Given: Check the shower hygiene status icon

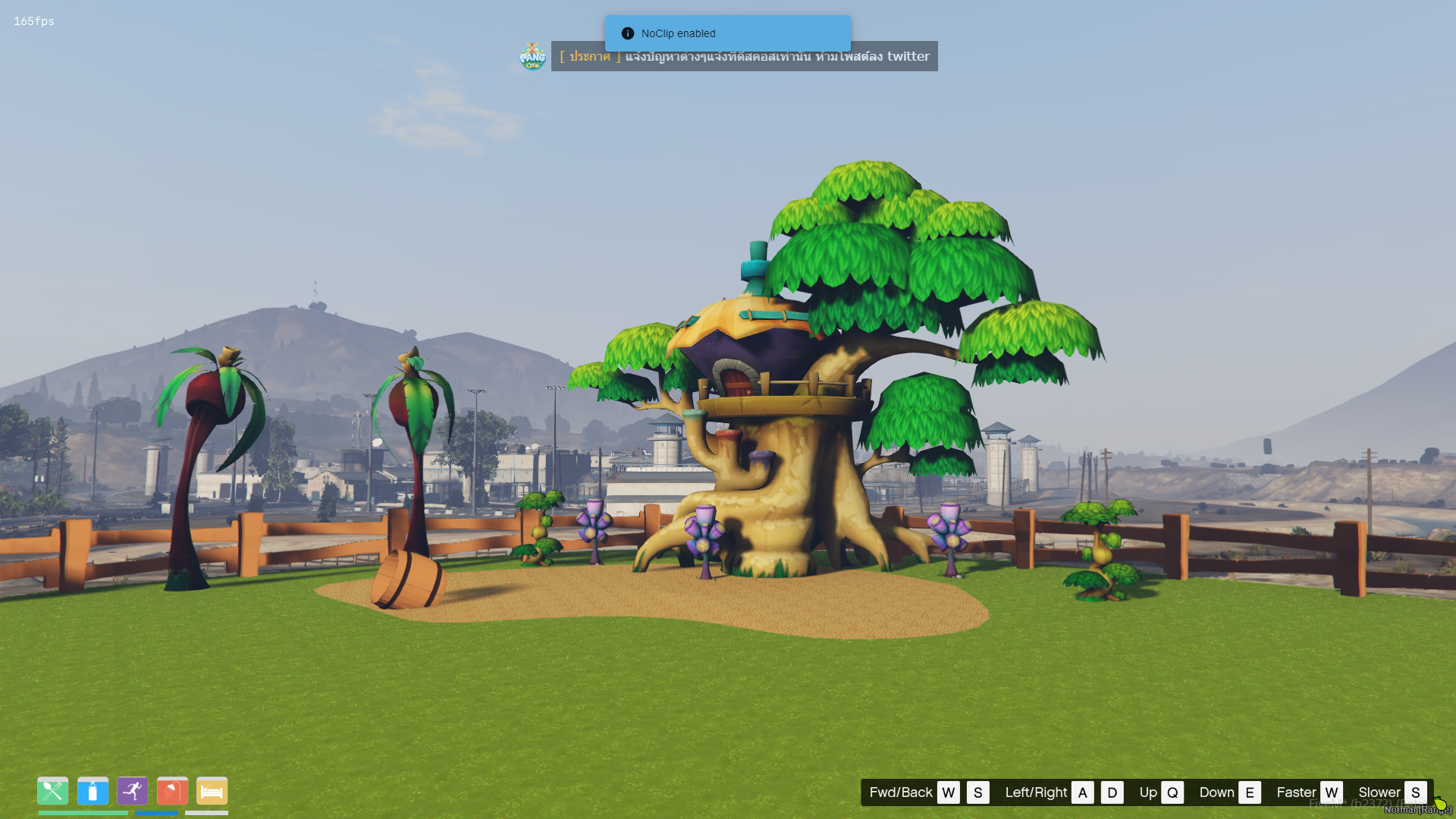Looking at the screenshot, I should pyautogui.click(x=172, y=791).
